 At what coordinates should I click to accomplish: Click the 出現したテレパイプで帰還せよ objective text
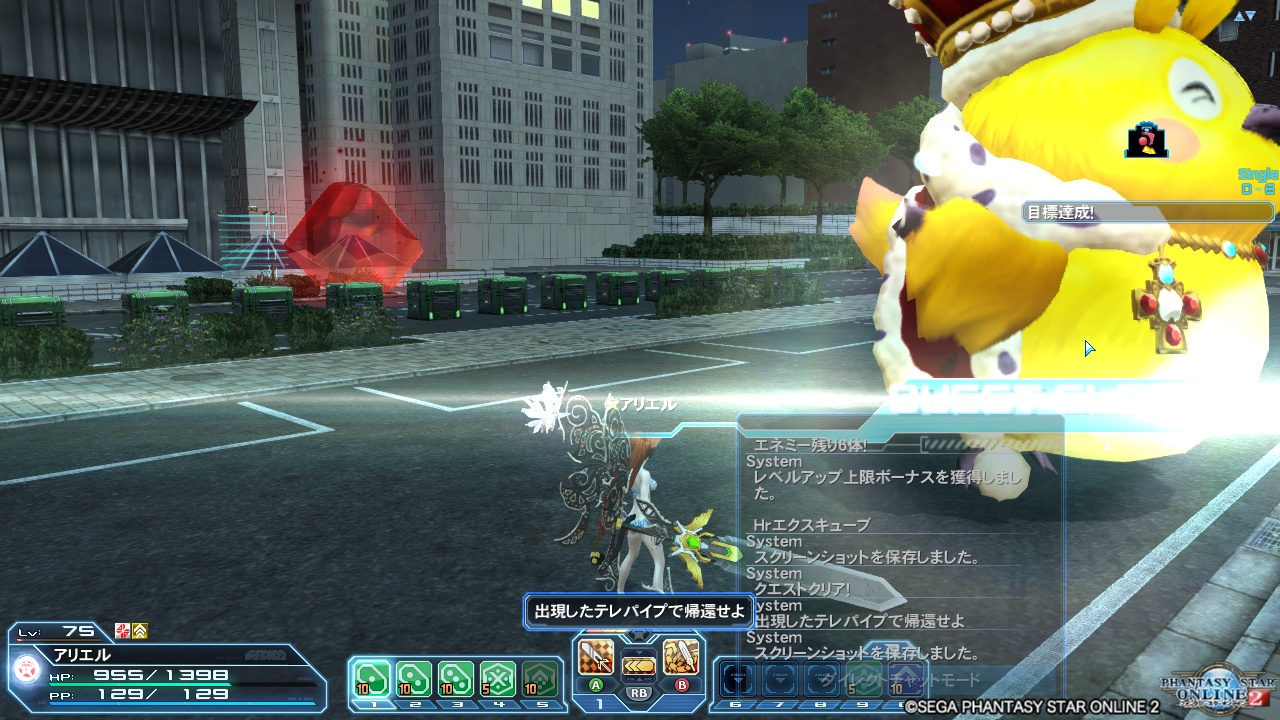pos(640,610)
